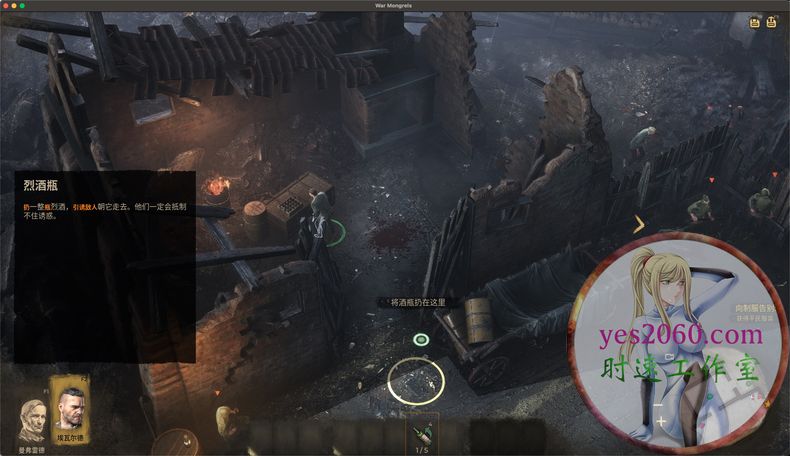Click the quick save disk icon

[755, 21]
